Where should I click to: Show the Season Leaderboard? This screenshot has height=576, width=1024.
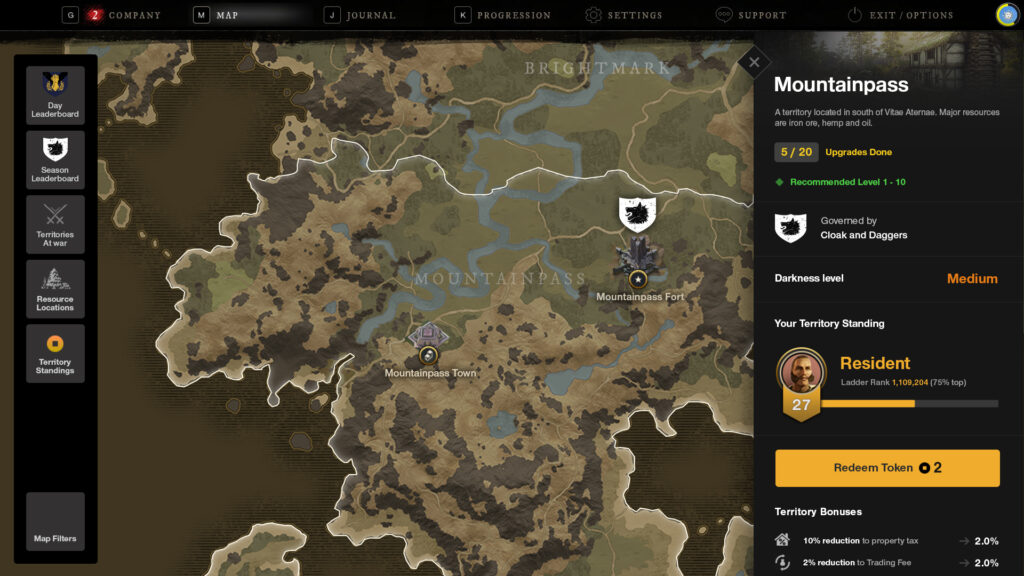click(x=55, y=160)
